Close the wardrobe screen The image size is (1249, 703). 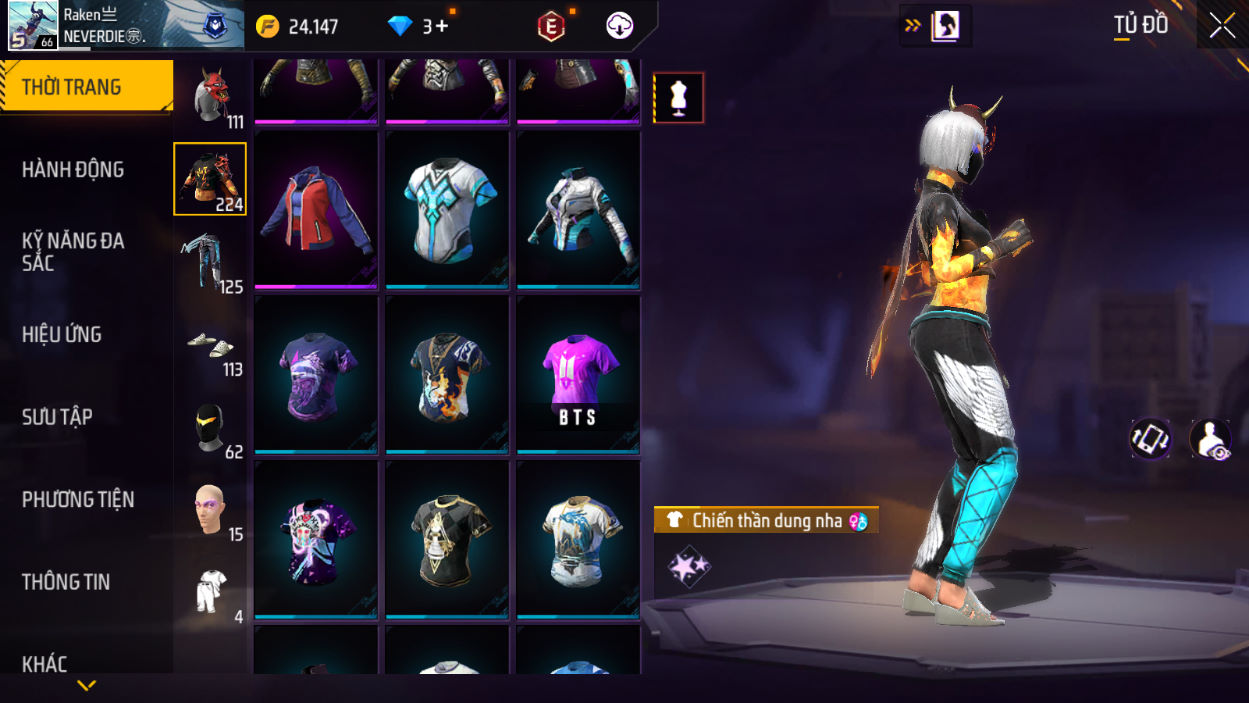(x=1222, y=26)
